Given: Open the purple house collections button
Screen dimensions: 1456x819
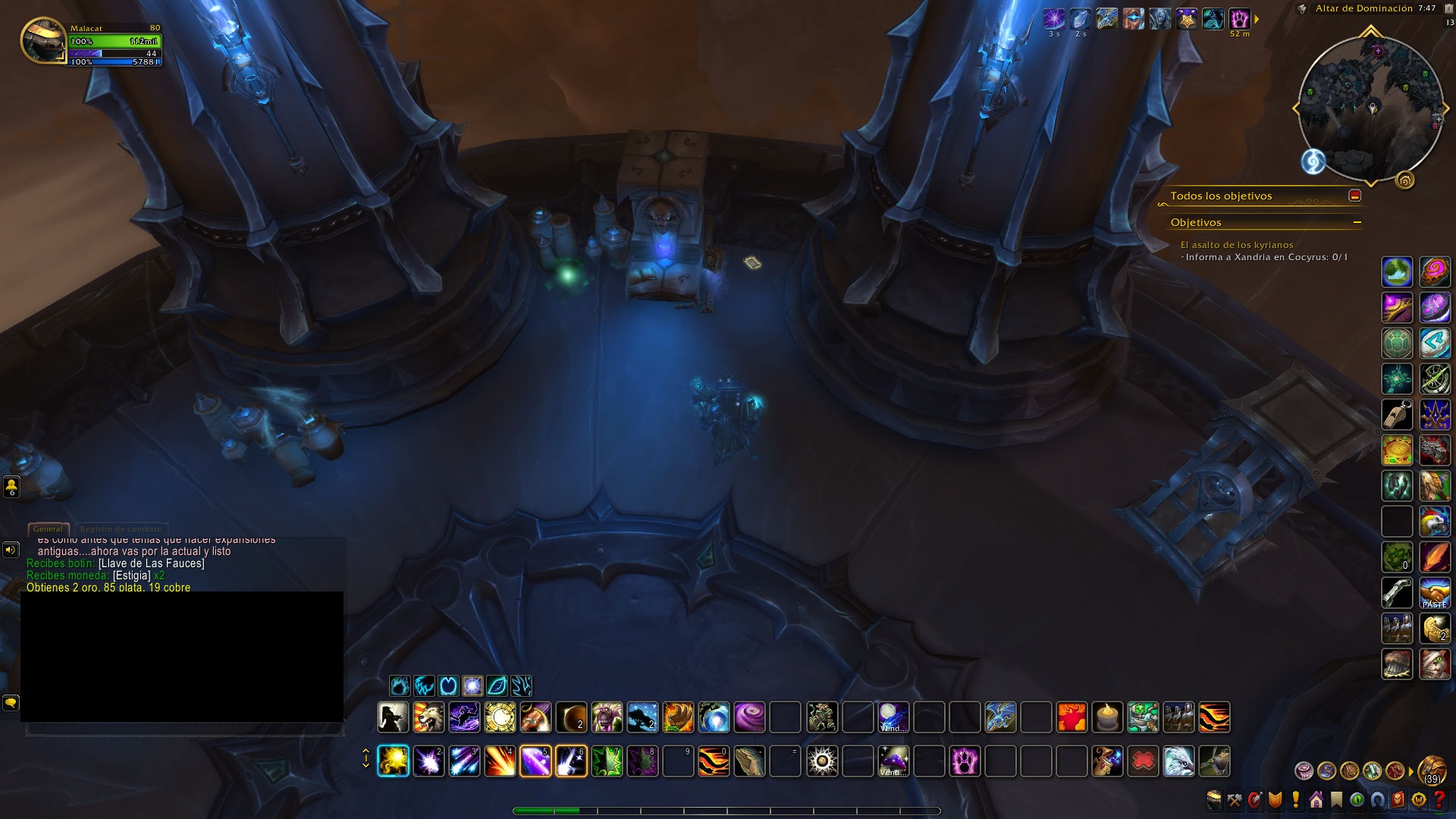Looking at the screenshot, I should click(x=1316, y=799).
